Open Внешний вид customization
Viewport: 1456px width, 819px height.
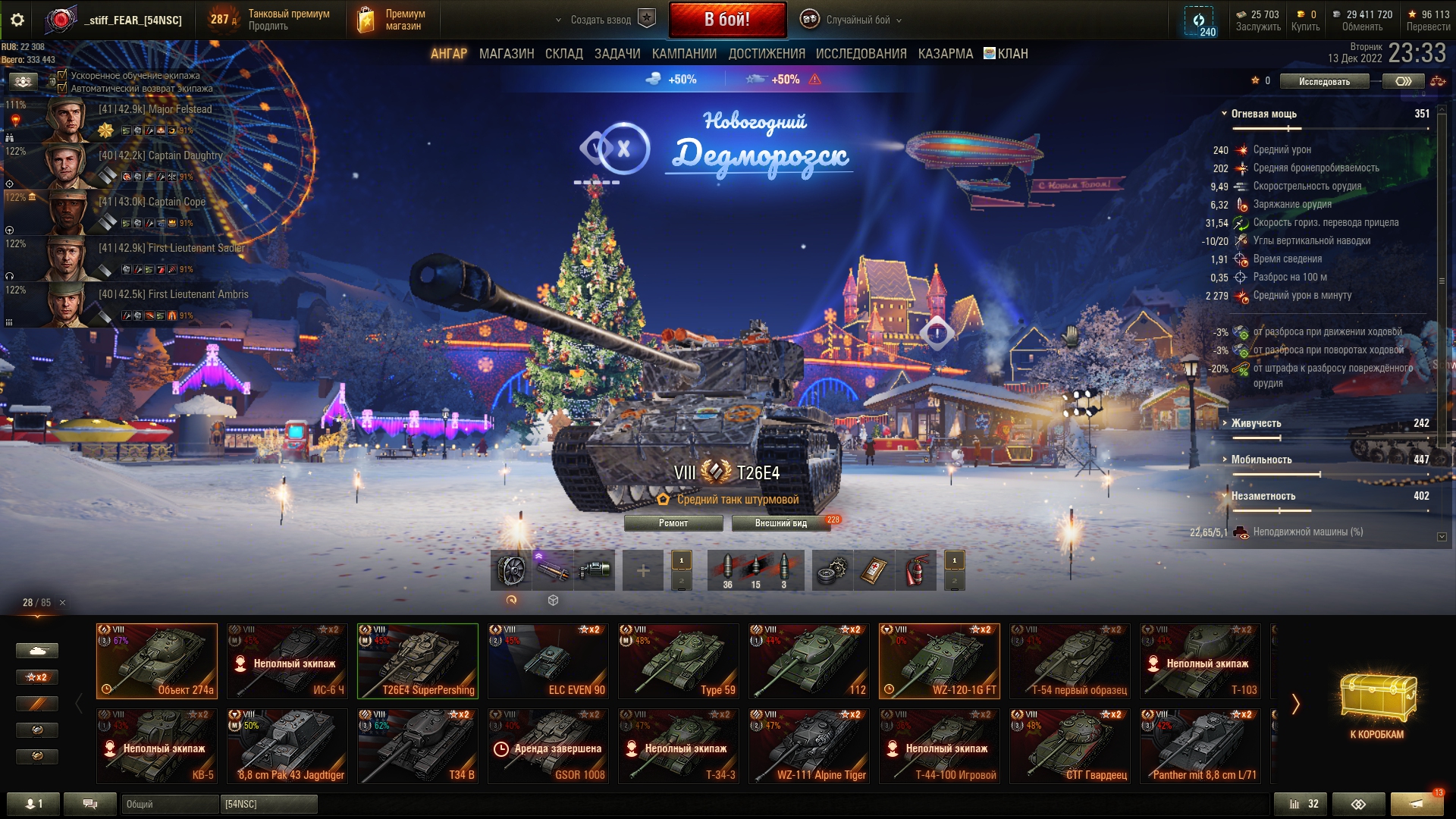[781, 523]
